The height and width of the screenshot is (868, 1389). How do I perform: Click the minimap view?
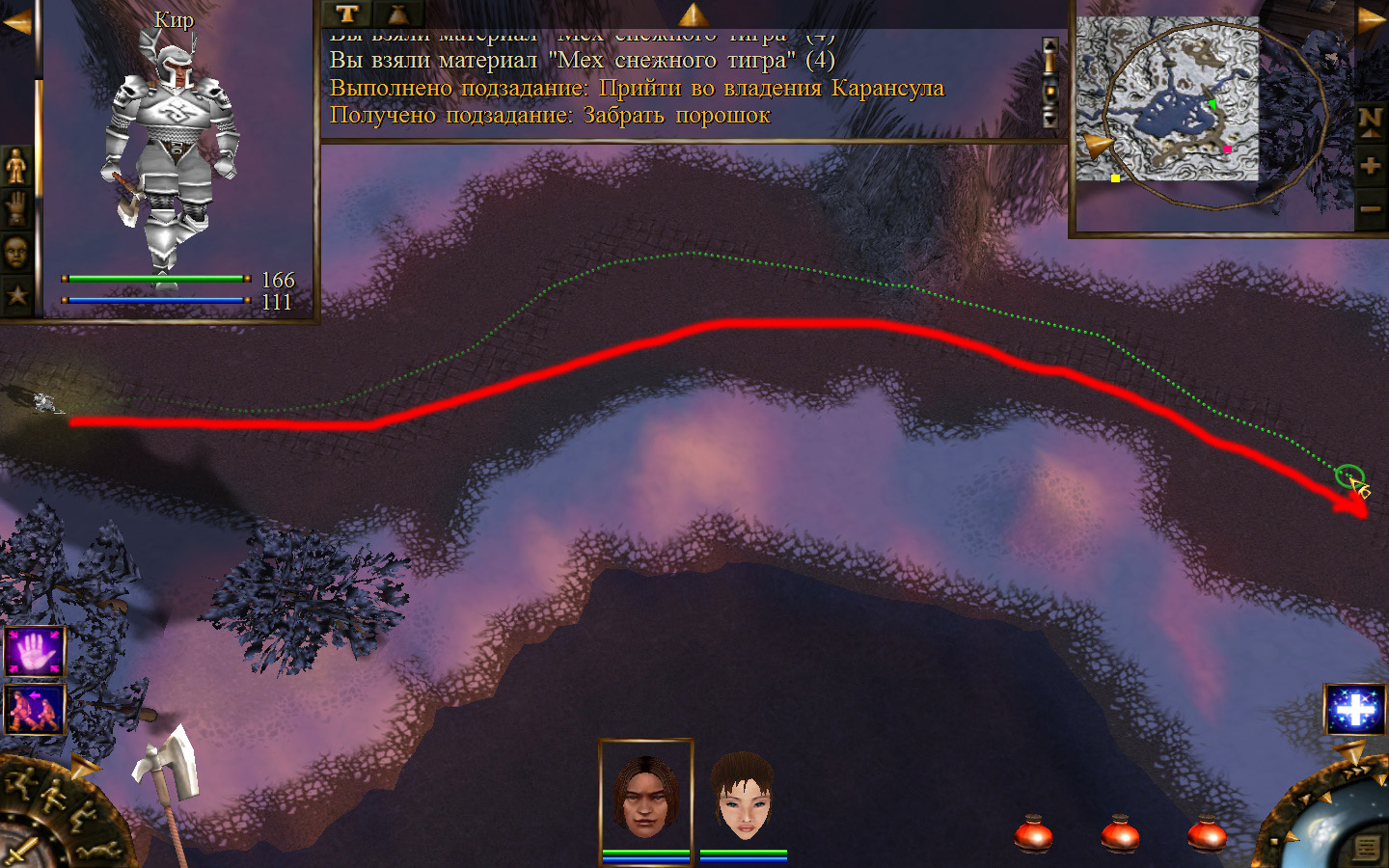[x=1167, y=99]
